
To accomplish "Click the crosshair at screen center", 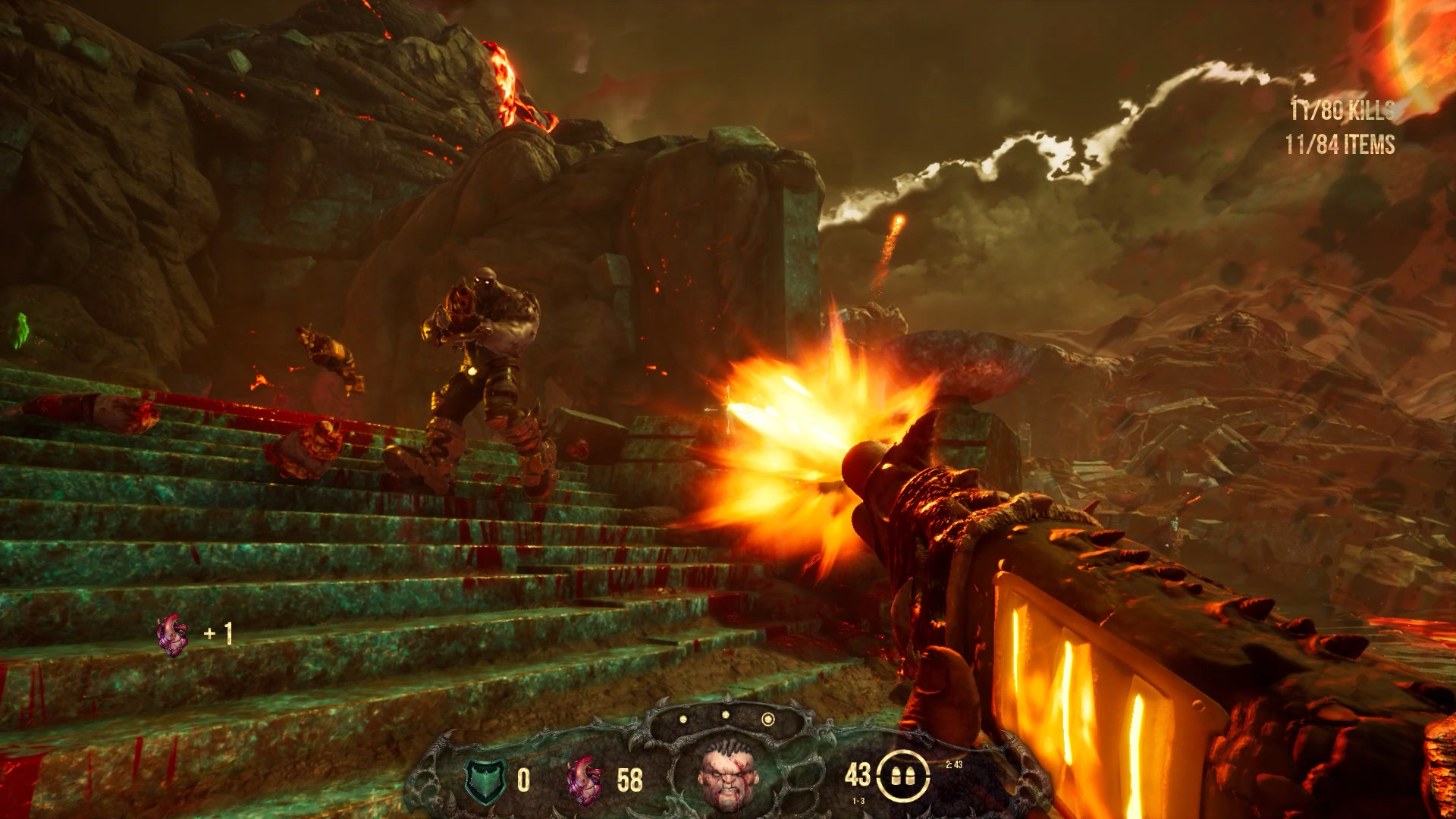I will [x=728, y=409].
